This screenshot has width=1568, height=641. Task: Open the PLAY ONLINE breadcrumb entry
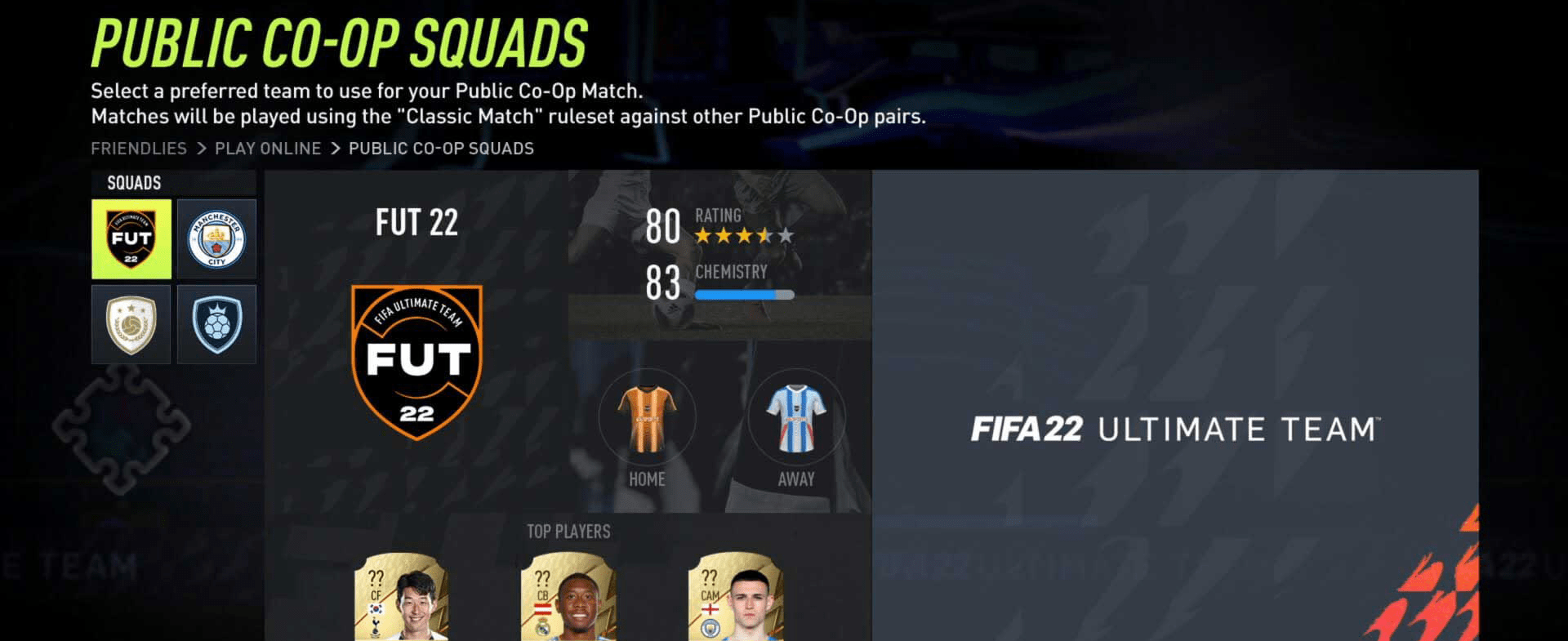point(268,148)
